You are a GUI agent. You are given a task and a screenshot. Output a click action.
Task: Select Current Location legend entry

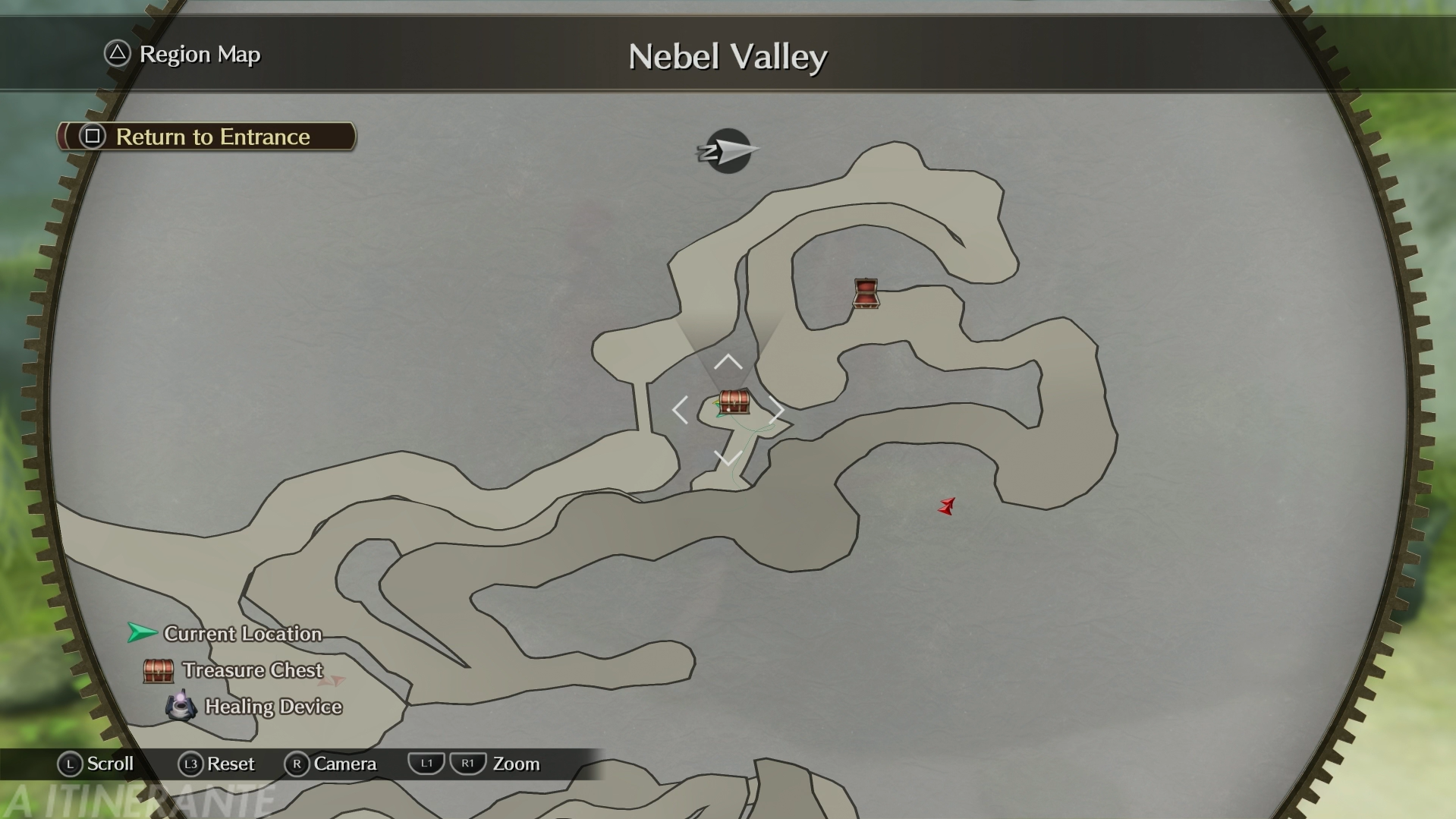225,634
